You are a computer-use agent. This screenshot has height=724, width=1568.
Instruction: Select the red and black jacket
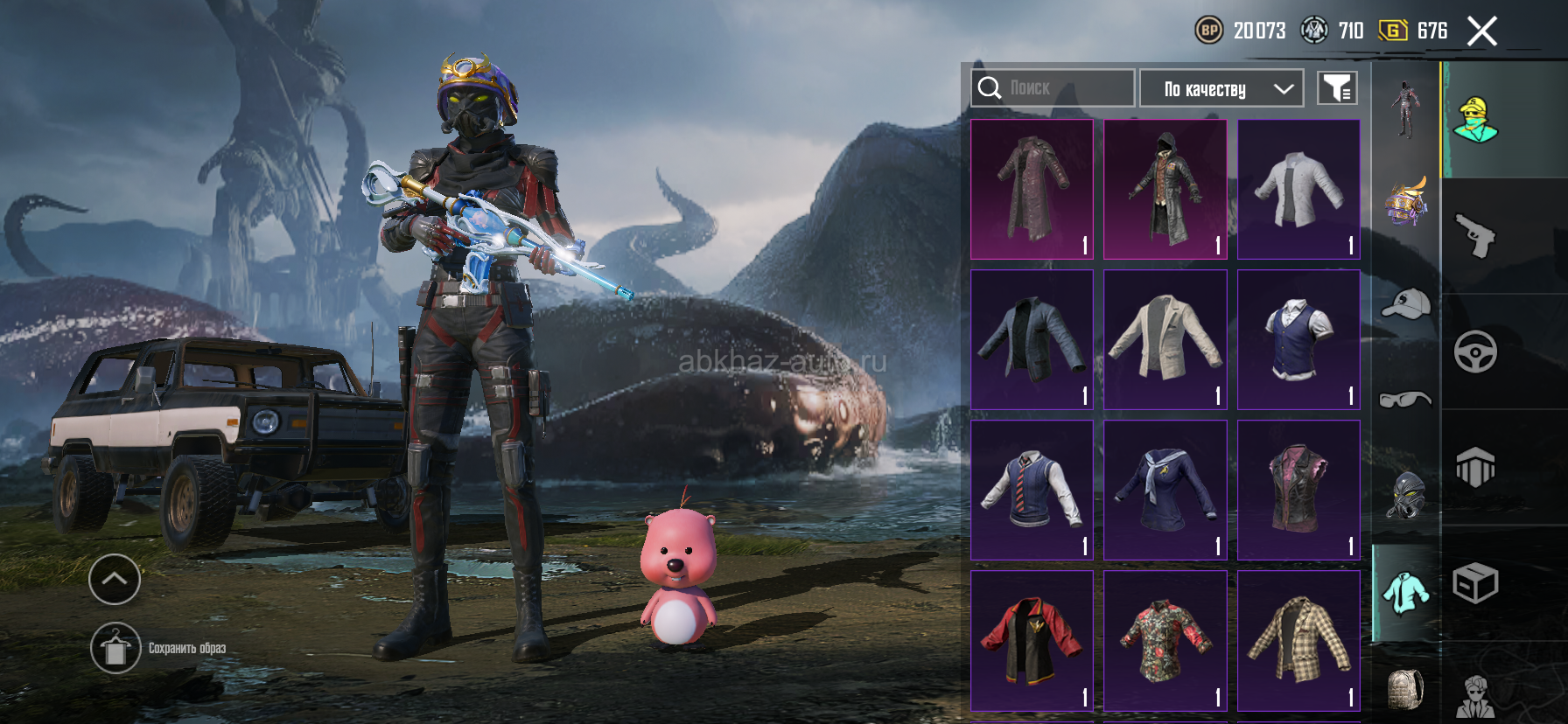[1032, 640]
